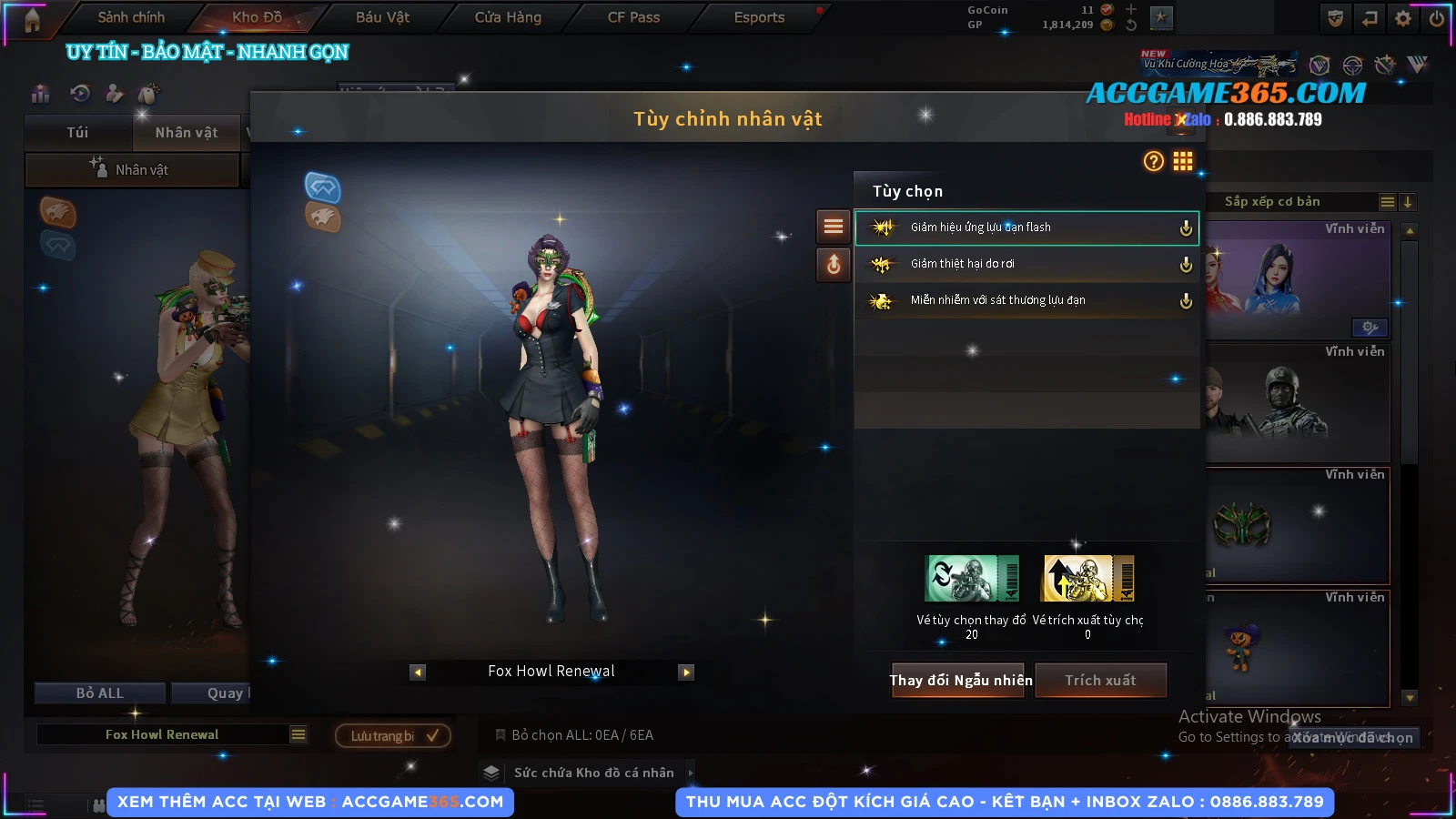Pick the Miễn nhiễm với sát thương lựu đạn option
The height and width of the screenshot is (819, 1456).
point(1026,300)
